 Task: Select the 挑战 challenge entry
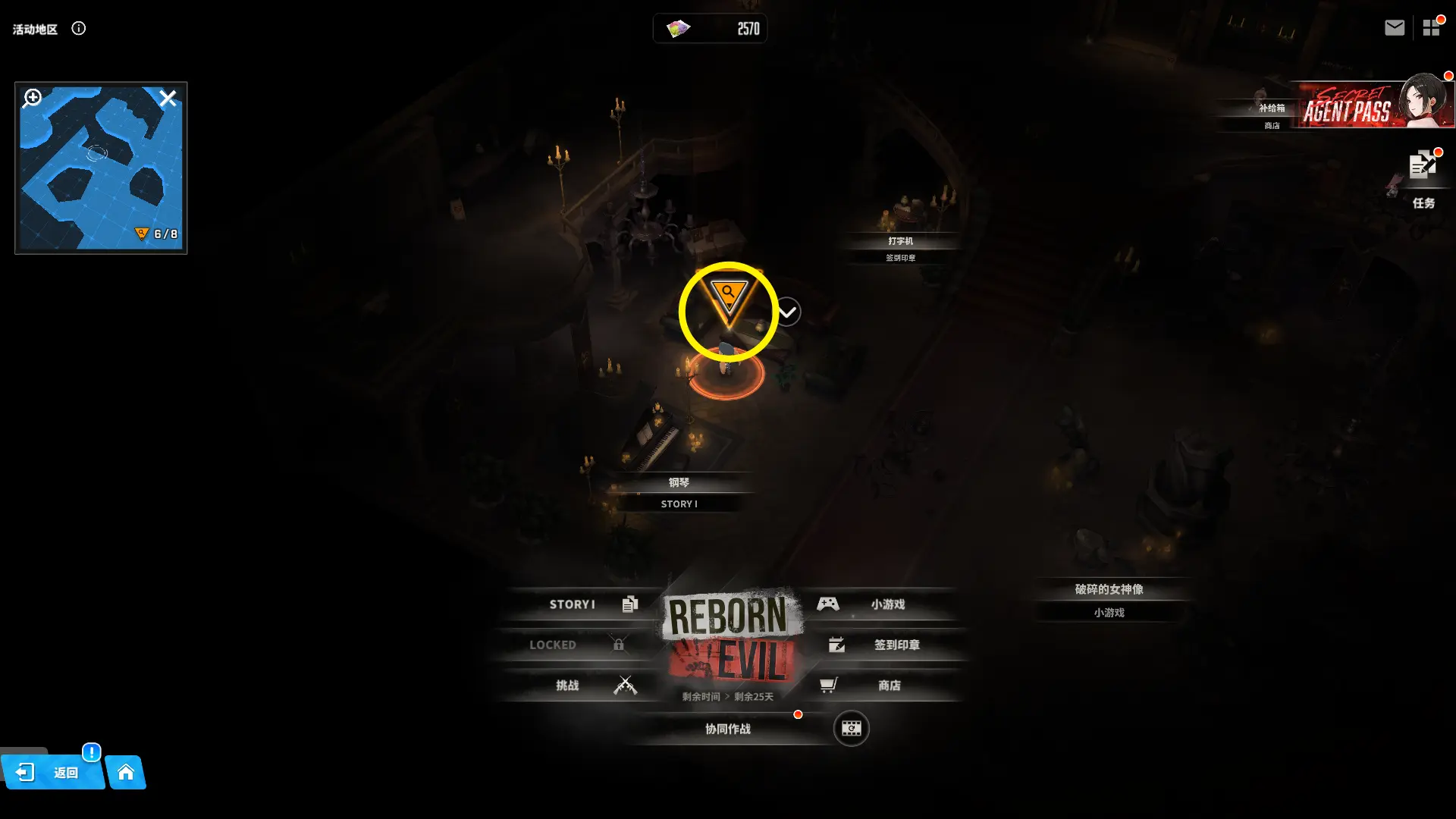584,686
